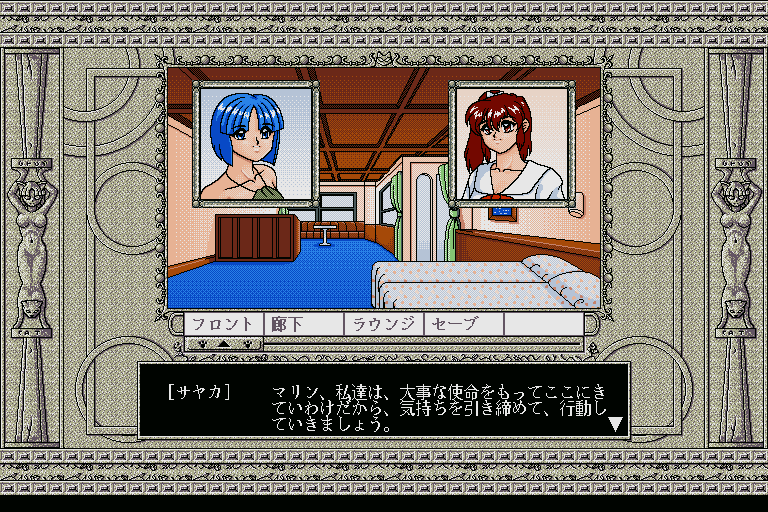Choose the 廊下 (hallway) destination
768x512 pixels.
(304, 324)
